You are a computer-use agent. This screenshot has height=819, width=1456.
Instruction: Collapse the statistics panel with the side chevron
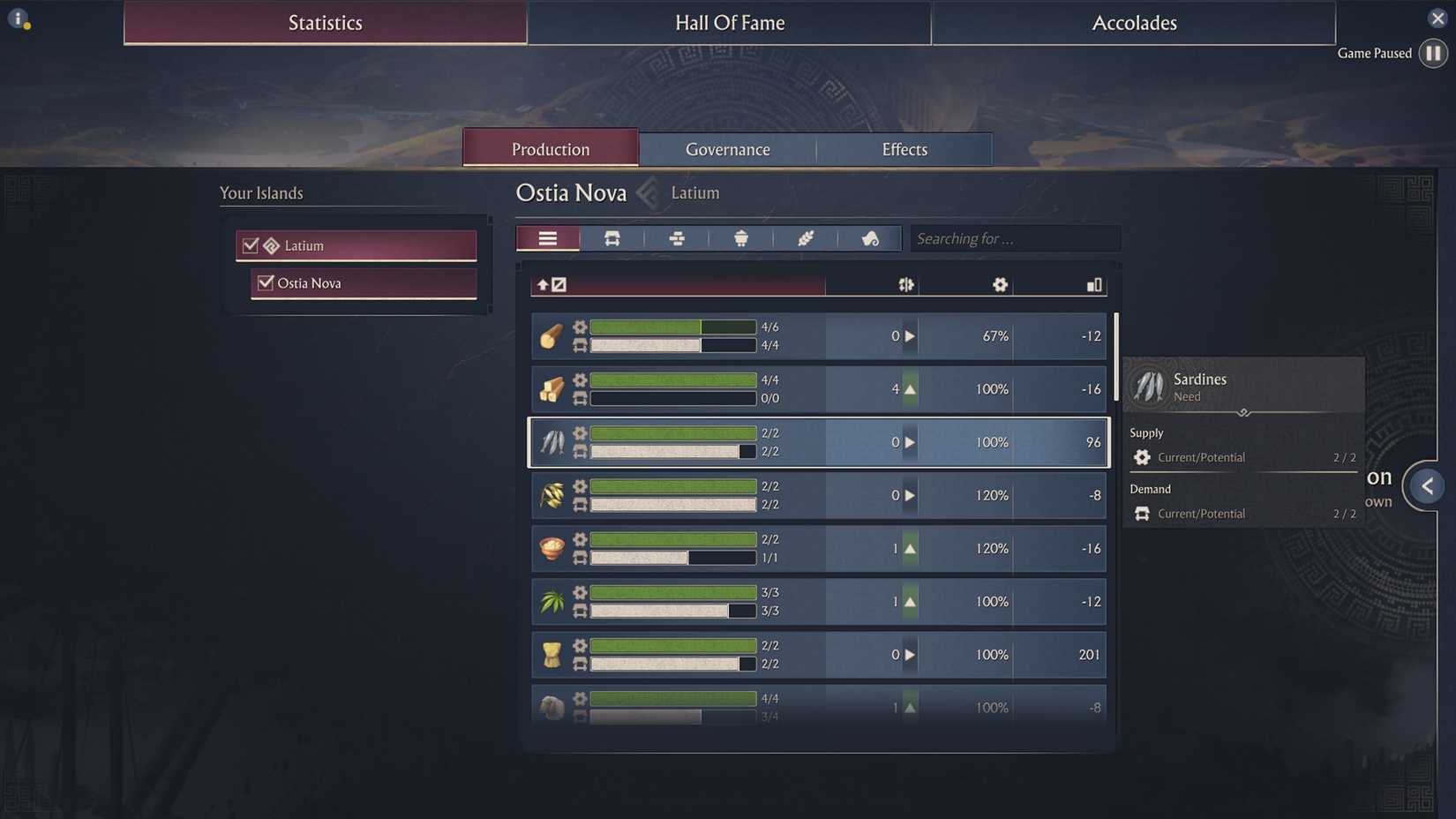tap(1427, 485)
